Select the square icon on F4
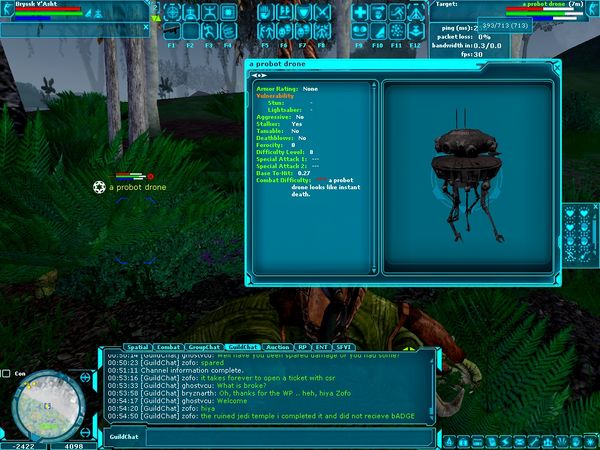Viewport: 600px width, 450px height. (x=229, y=13)
